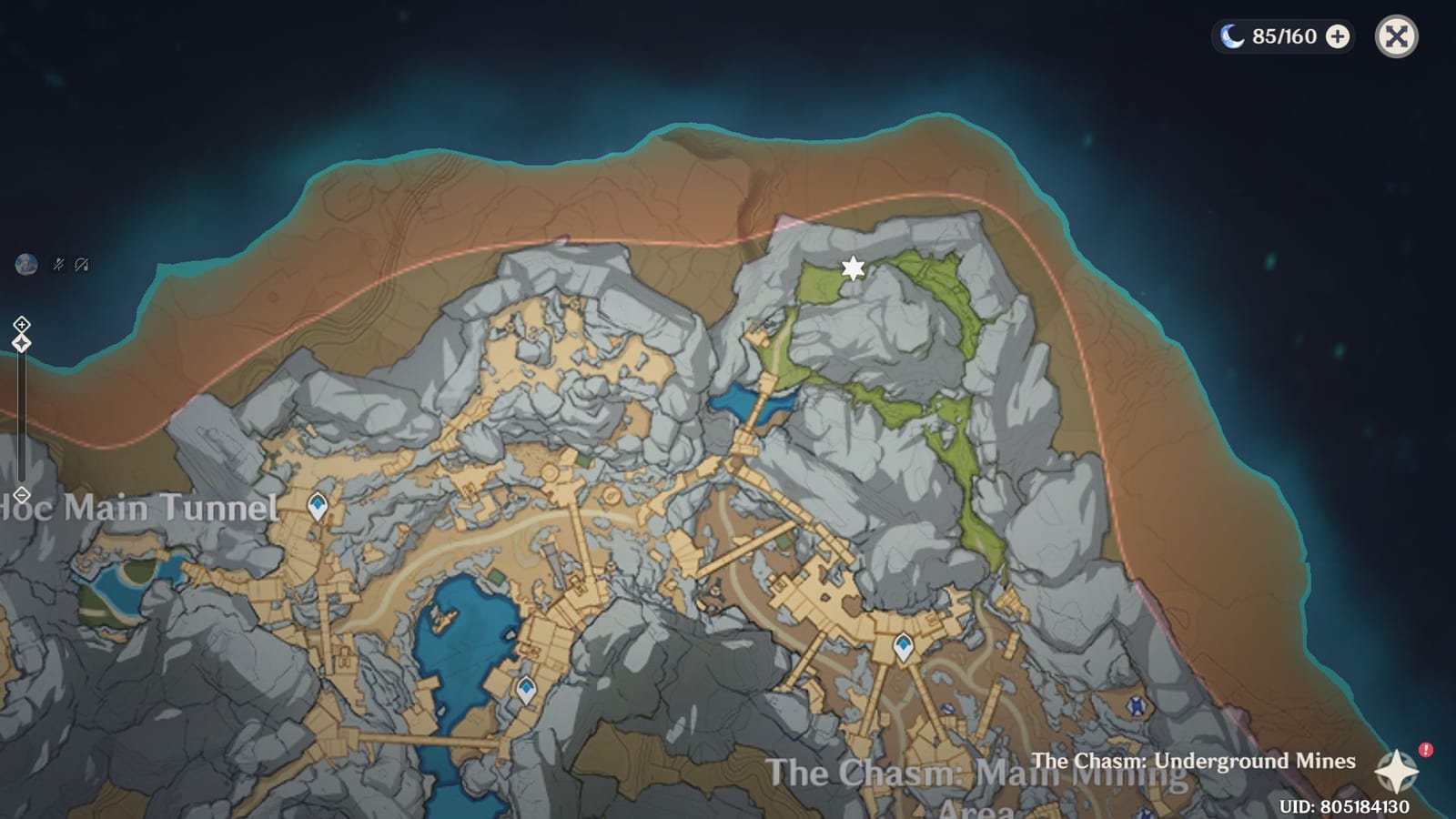Open the original resin panel via moon icon
The width and height of the screenshot is (1456, 819).
[1233, 37]
